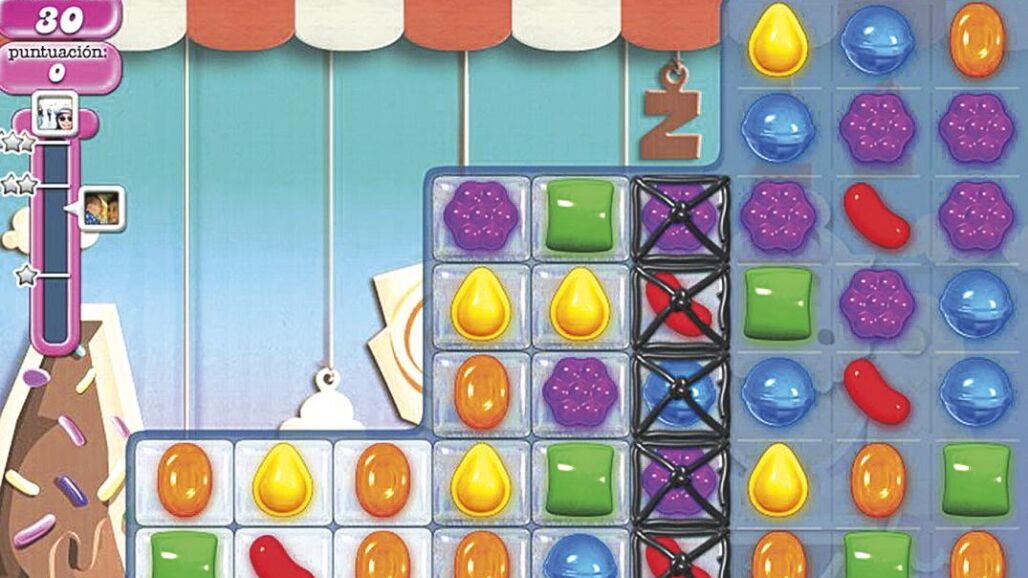Pick the green candy beside the caged purple candy at the top of the cage column
The image size is (1028, 578).
(x=580, y=213)
